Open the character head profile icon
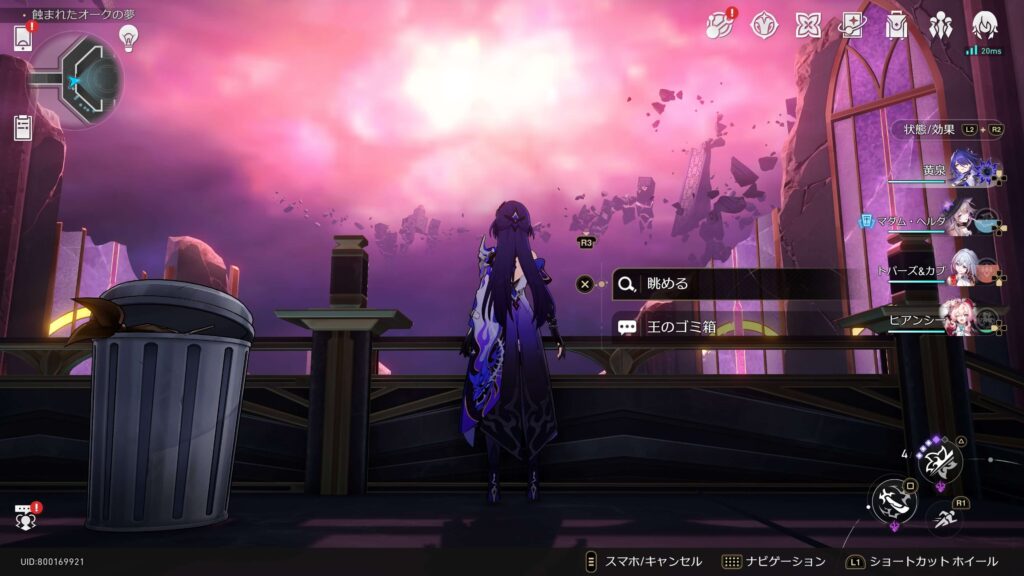This screenshot has width=1024, height=576. pyautogui.click(x=985, y=24)
